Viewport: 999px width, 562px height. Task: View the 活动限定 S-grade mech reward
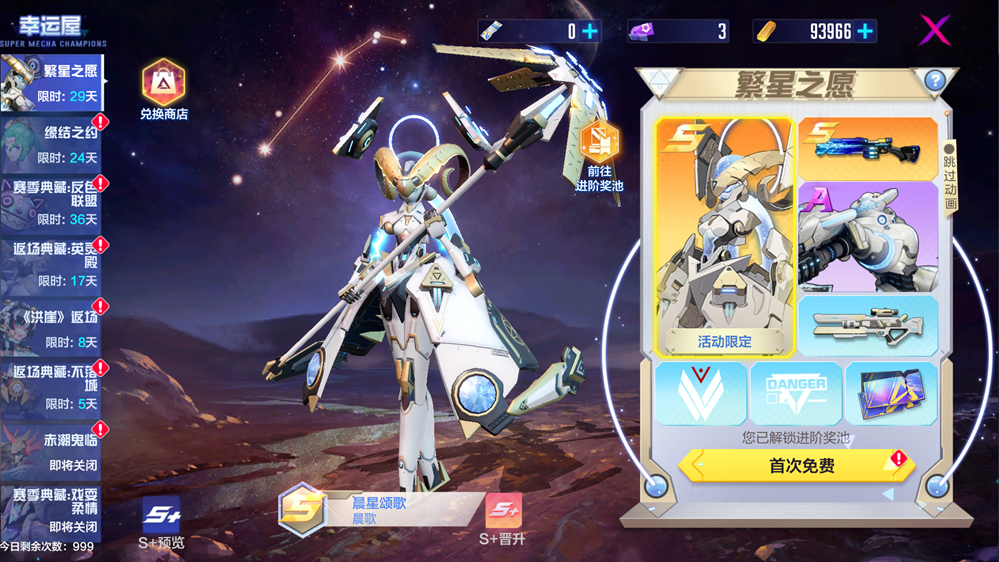tap(725, 237)
